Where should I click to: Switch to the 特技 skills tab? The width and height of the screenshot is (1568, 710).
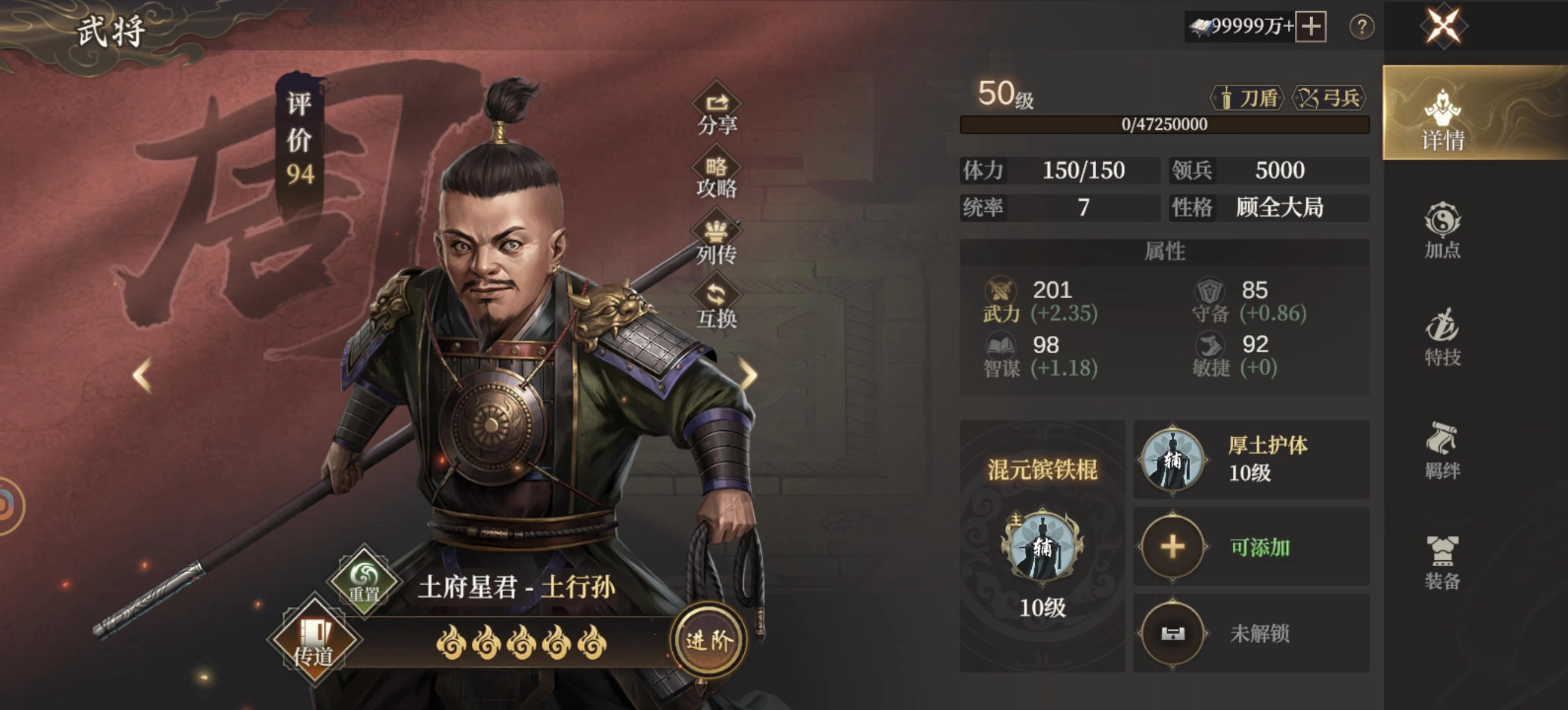[x=1442, y=337]
